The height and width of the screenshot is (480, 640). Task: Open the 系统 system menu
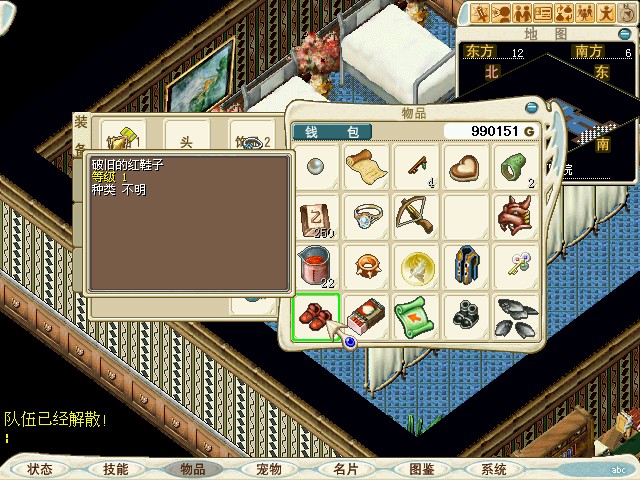pyautogui.click(x=494, y=469)
